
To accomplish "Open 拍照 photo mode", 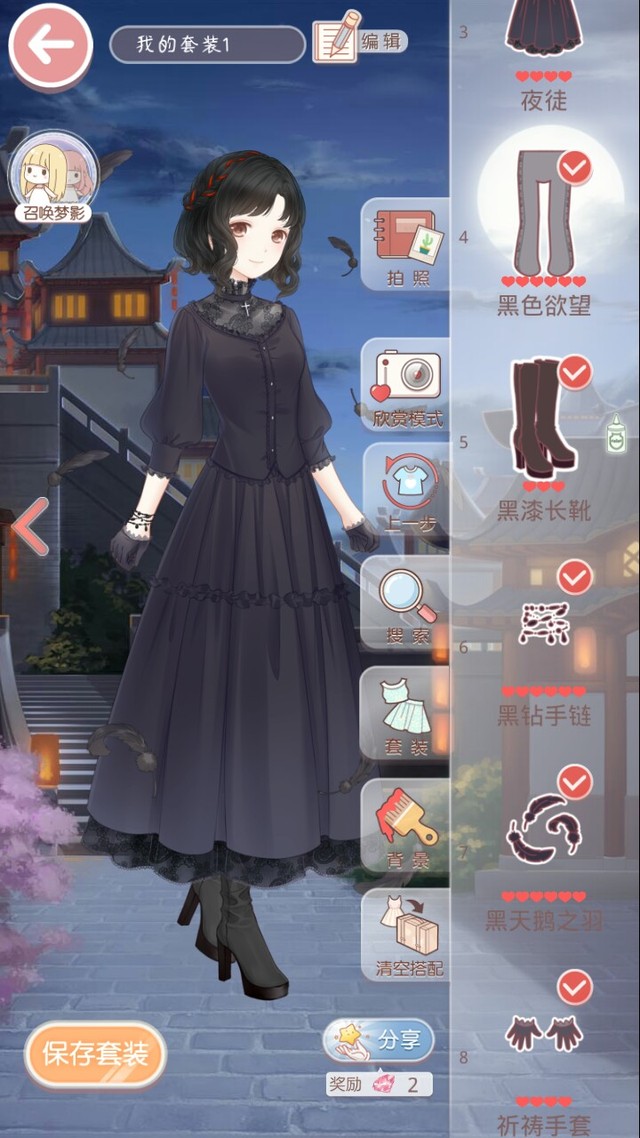I will tap(406, 245).
